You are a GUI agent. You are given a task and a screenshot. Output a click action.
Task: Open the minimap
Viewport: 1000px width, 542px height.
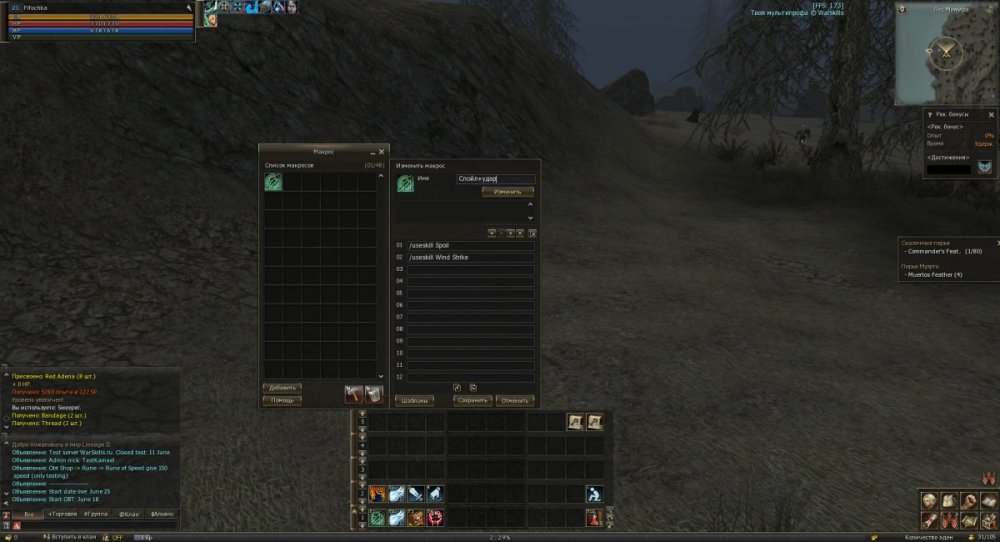(945, 55)
